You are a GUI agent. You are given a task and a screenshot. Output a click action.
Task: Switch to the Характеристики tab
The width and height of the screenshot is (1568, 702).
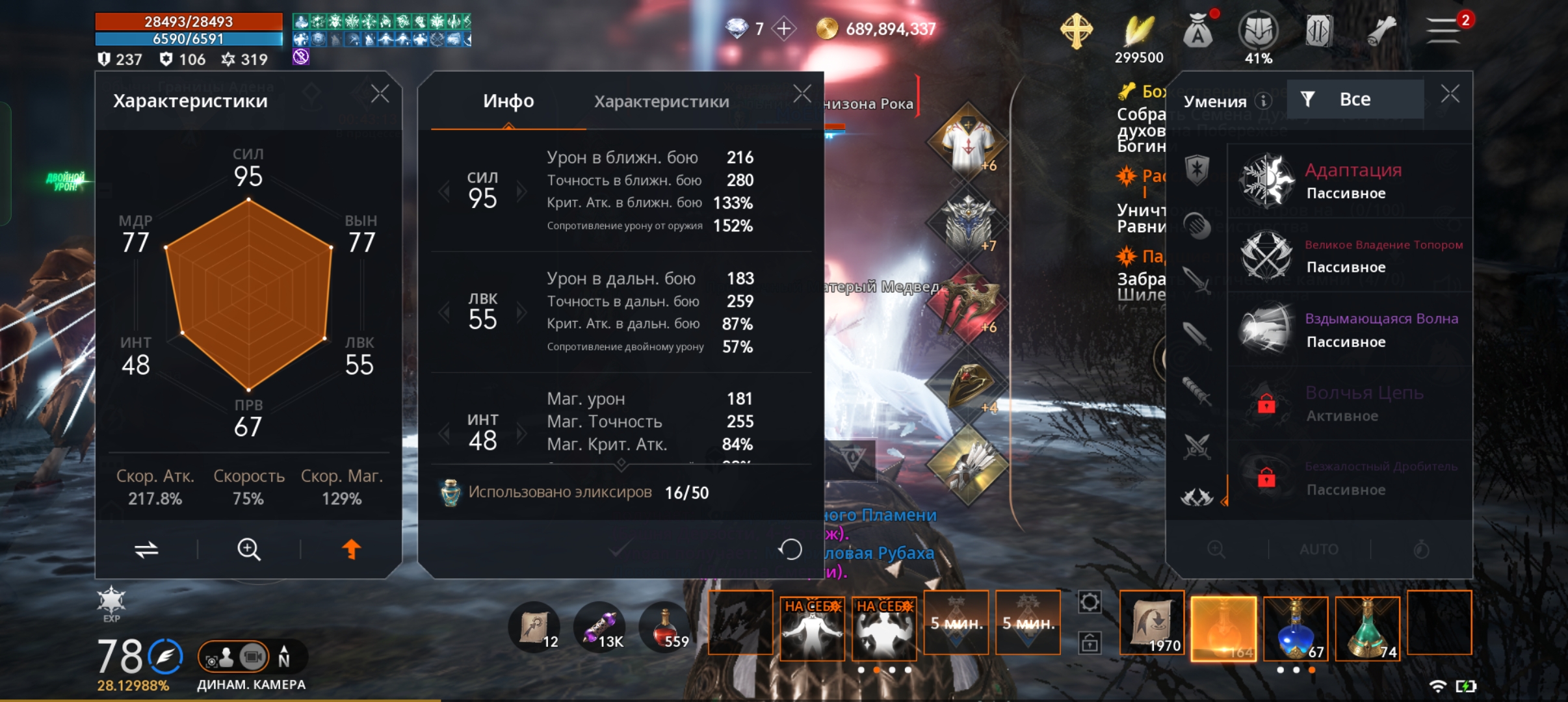[x=661, y=101]
